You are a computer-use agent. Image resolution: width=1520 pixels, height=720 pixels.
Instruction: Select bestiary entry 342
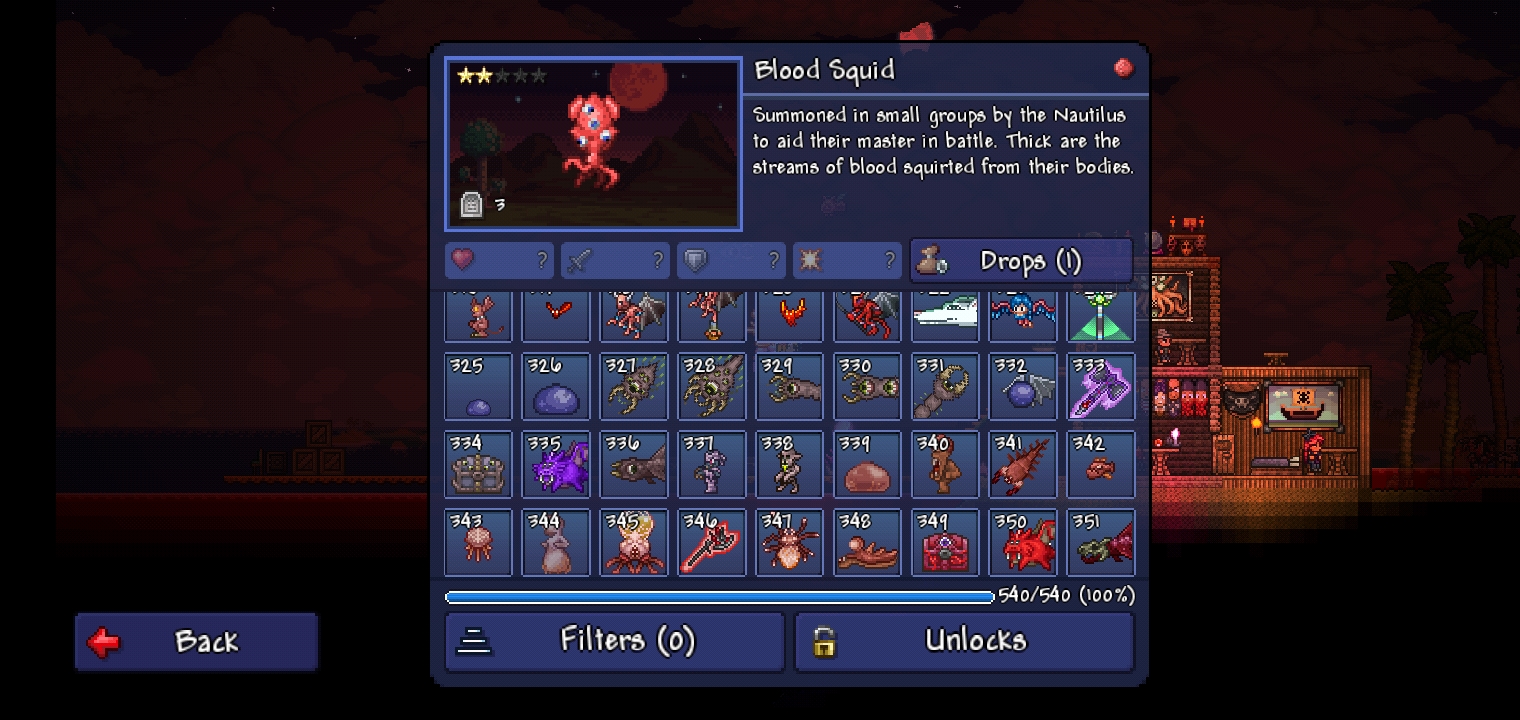coord(1101,464)
